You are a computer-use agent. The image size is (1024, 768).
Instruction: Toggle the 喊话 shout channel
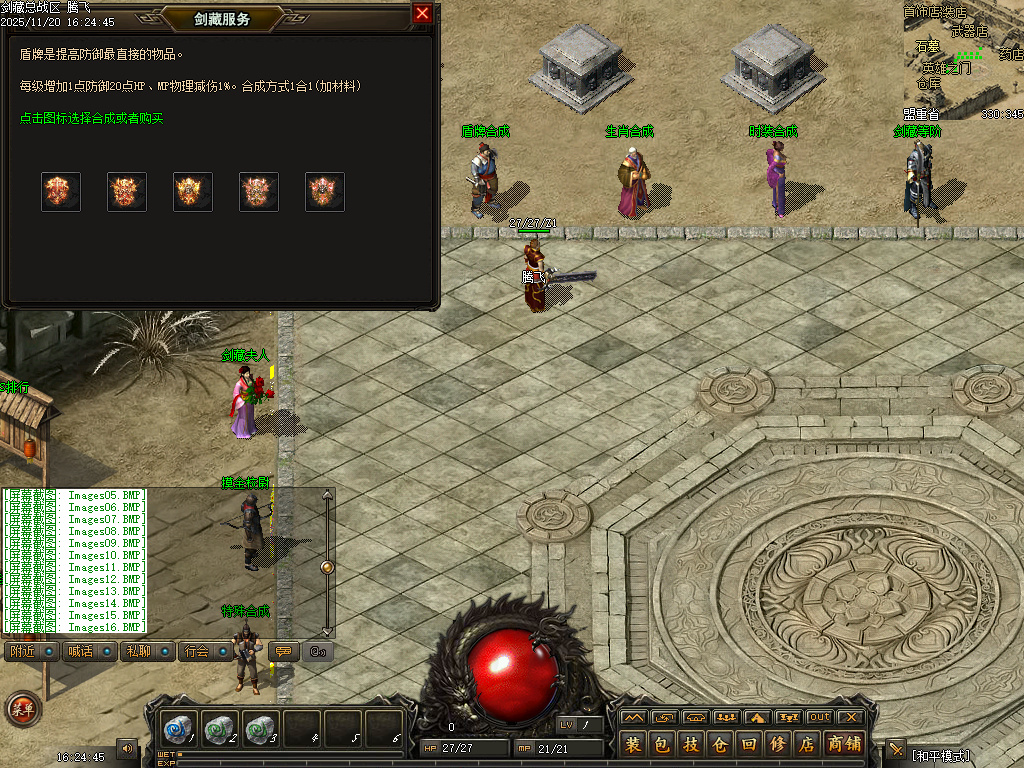[80, 652]
